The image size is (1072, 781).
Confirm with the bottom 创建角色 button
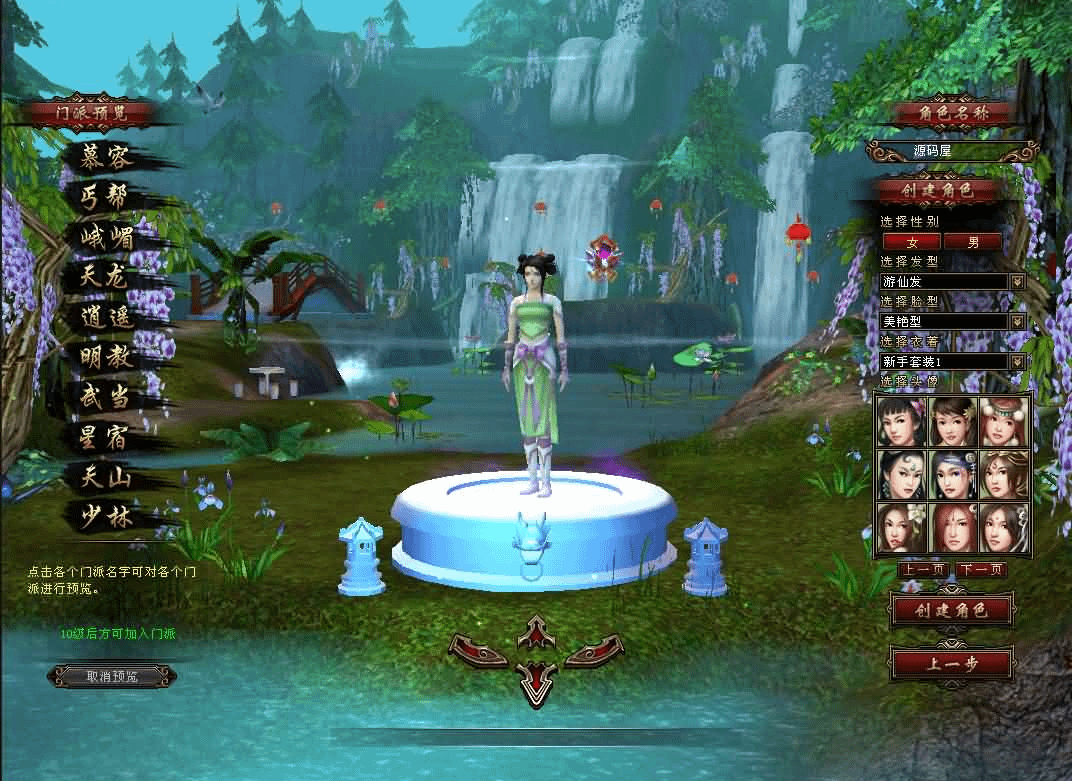pos(951,609)
